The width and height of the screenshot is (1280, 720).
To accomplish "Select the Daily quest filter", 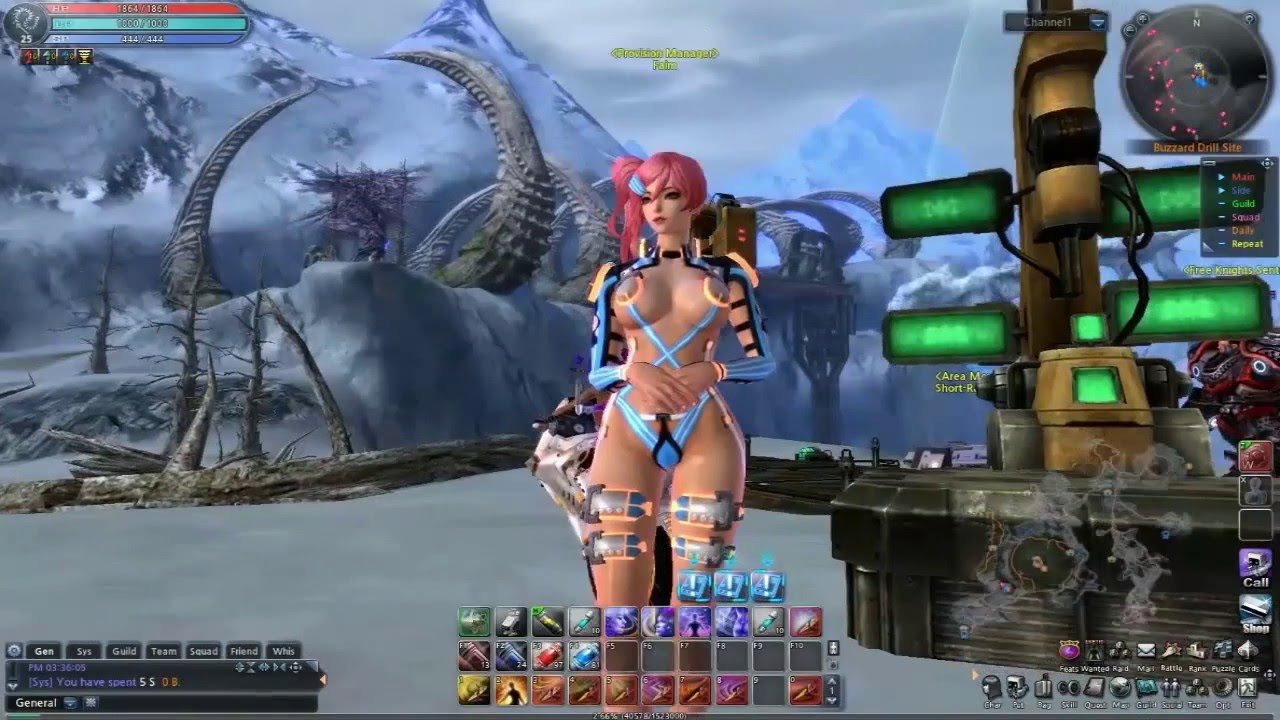I will [1242, 230].
